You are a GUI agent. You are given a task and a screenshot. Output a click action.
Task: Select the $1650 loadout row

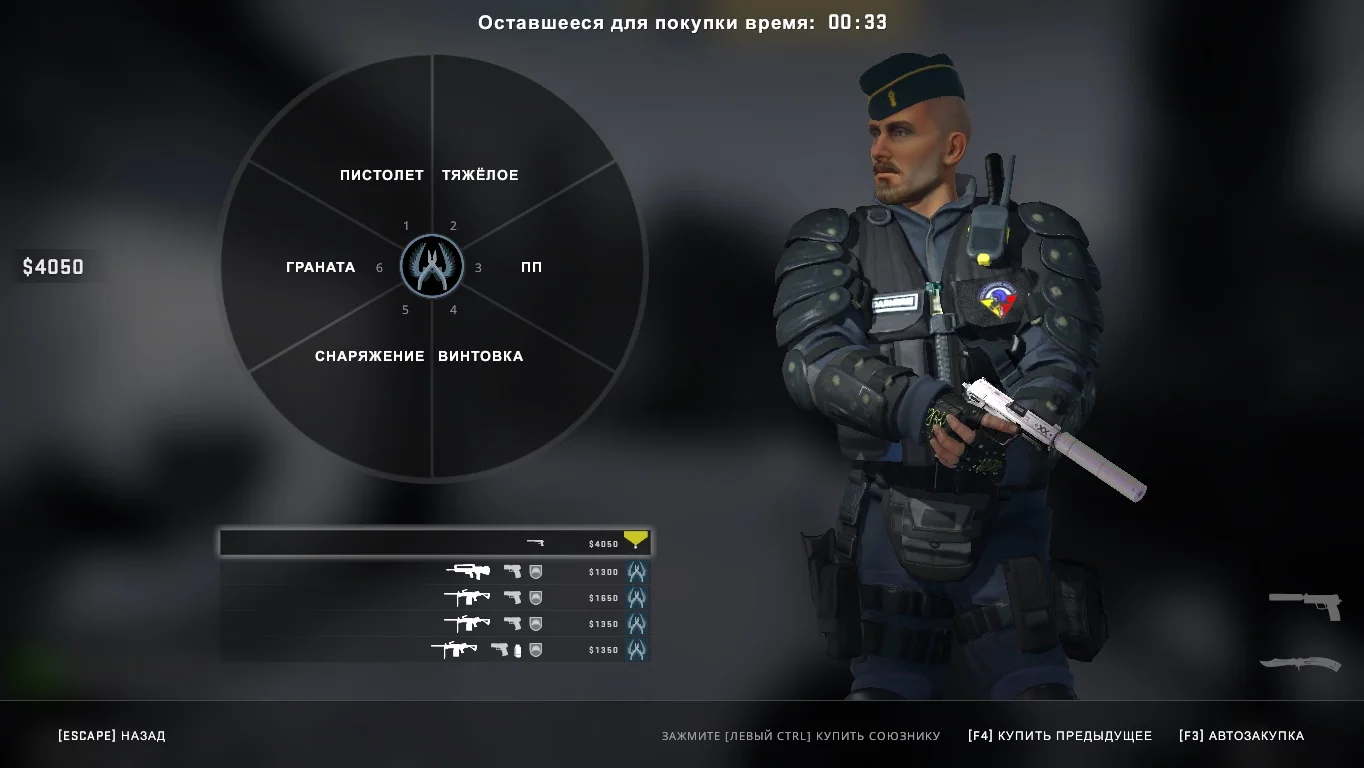coord(434,598)
